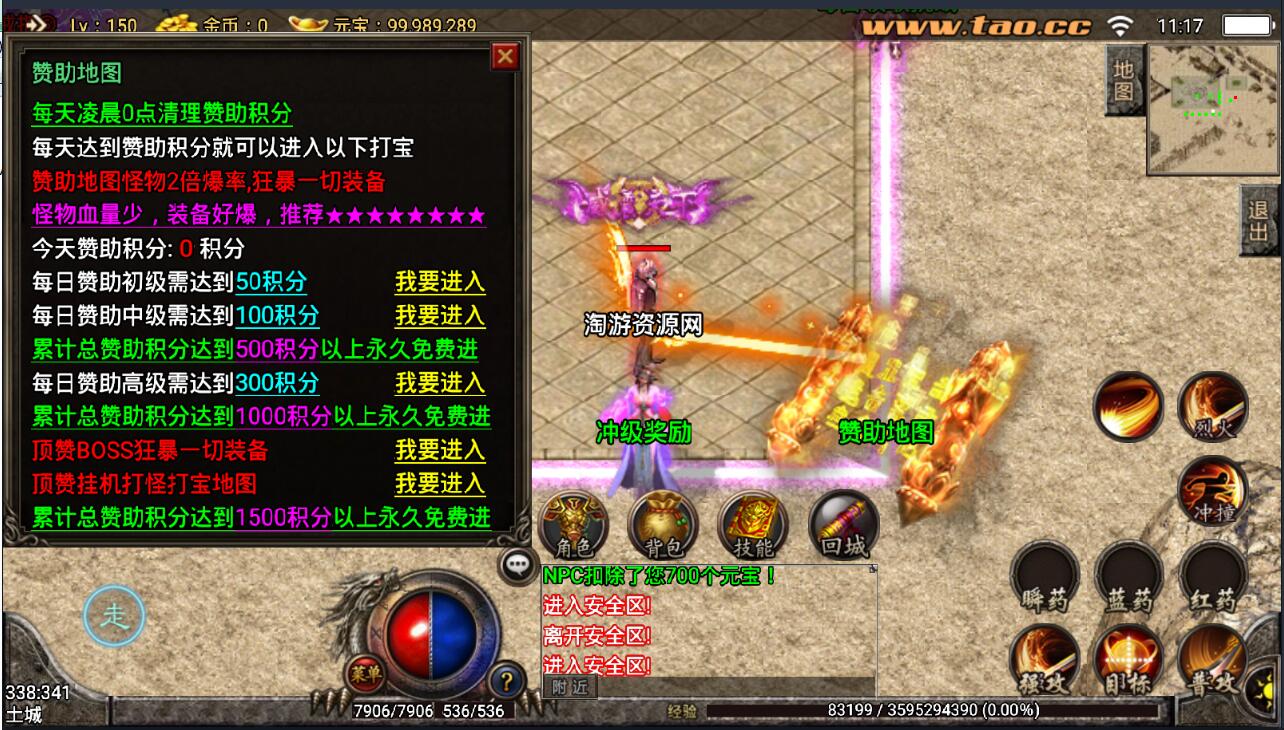1284x730 pixels.
Task: Toggle the 走 walk mode circle
Action: click(114, 616)
